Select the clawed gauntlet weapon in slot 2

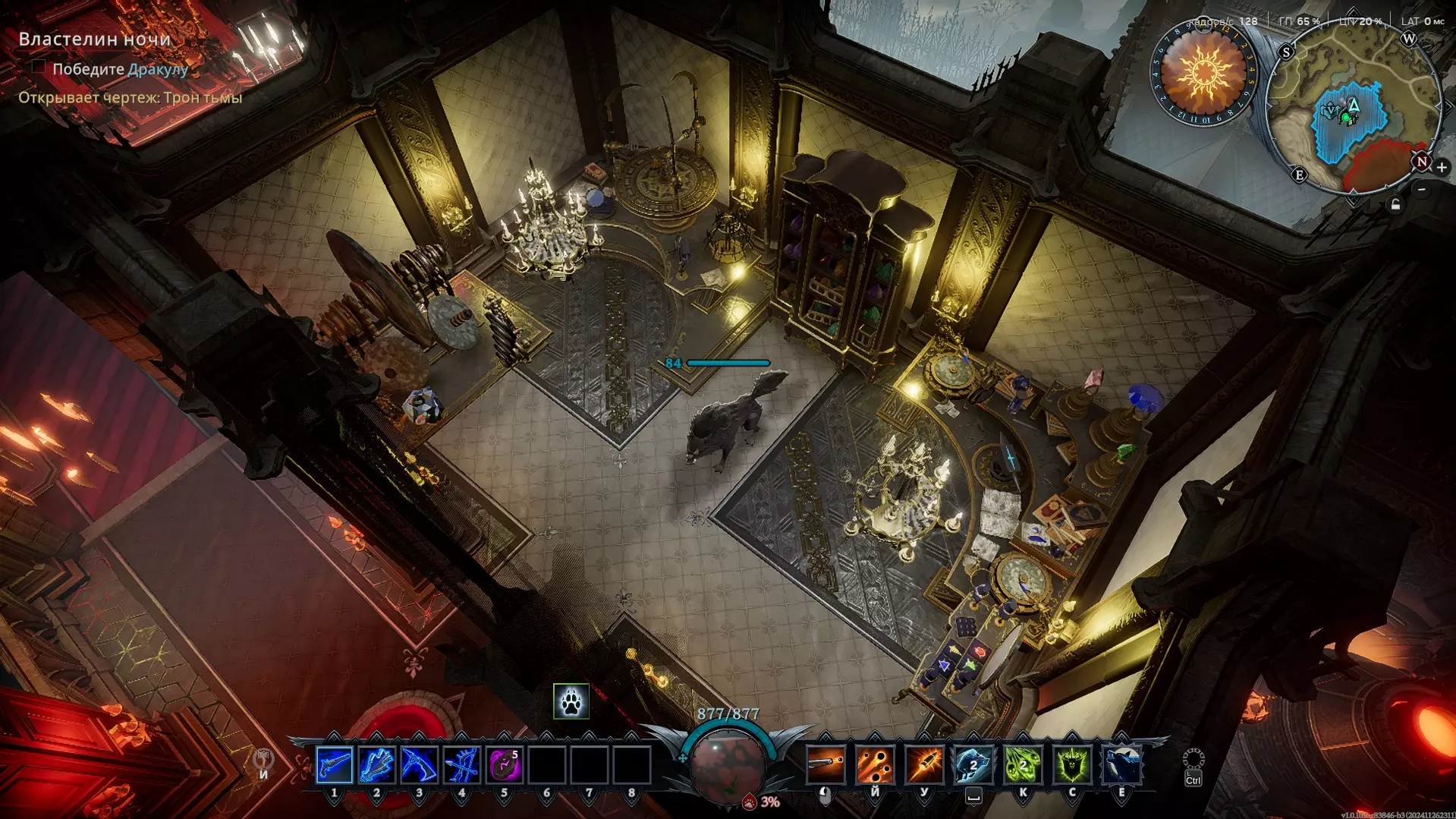377,764
